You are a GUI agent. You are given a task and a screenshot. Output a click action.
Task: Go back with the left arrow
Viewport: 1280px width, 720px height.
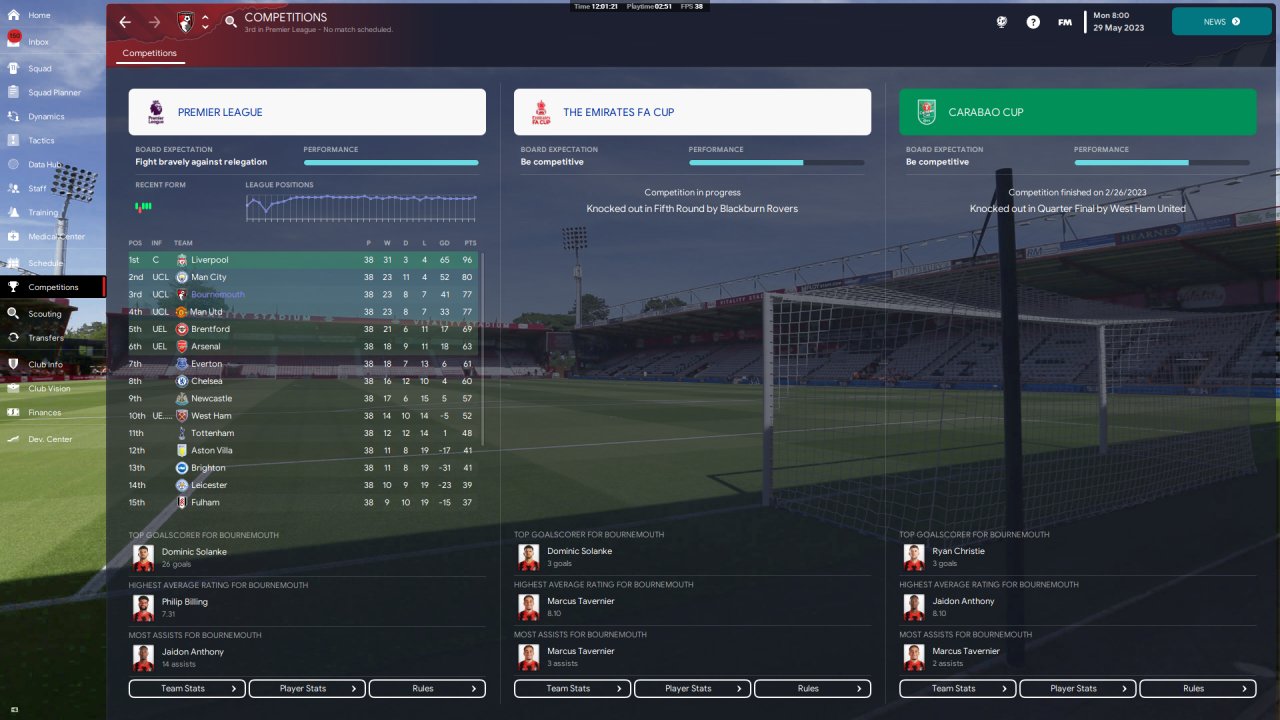tap(125, 22)
